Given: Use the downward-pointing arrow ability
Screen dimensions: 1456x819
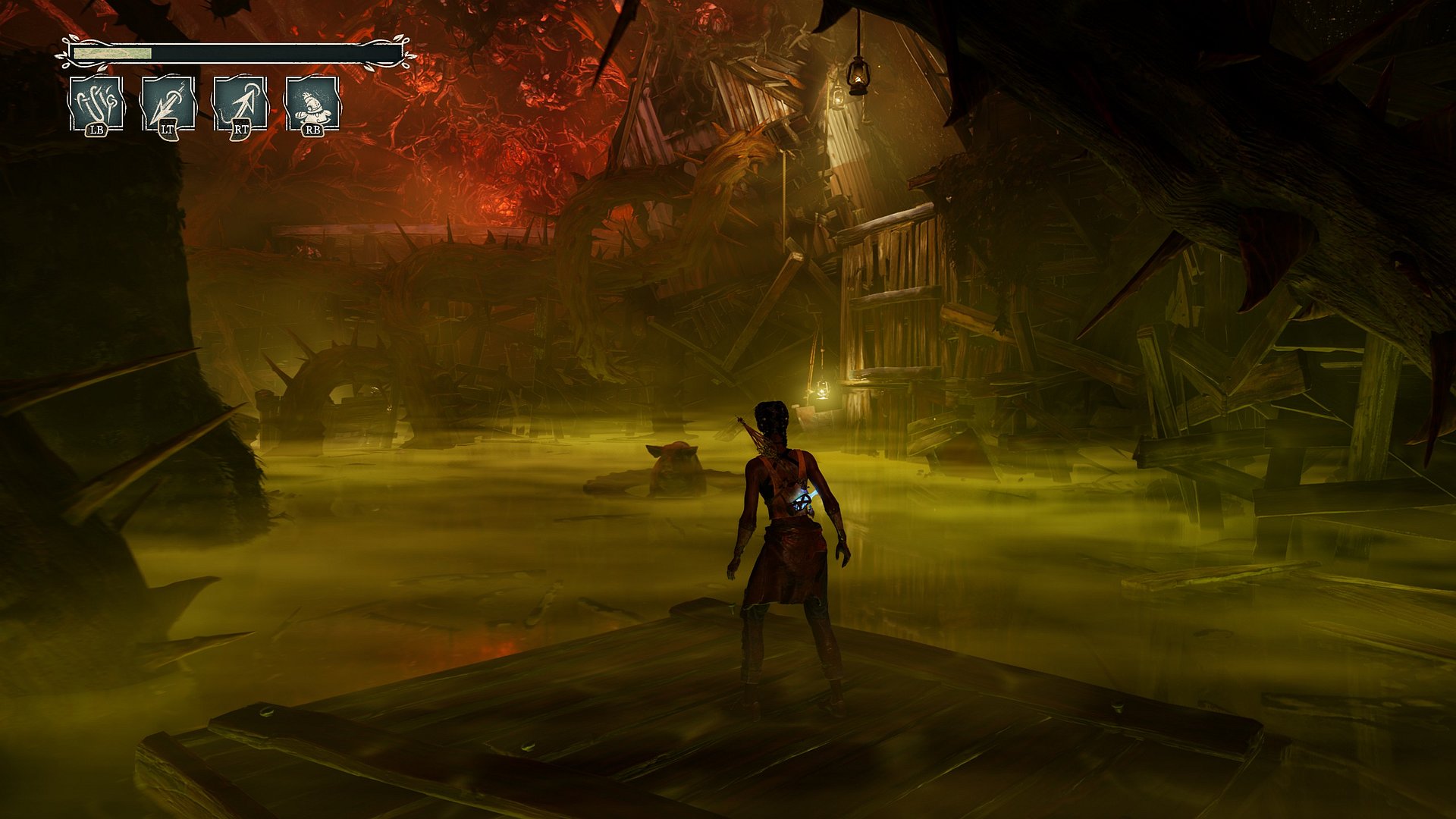Looking at the screenshot, I should coord(168,104).
